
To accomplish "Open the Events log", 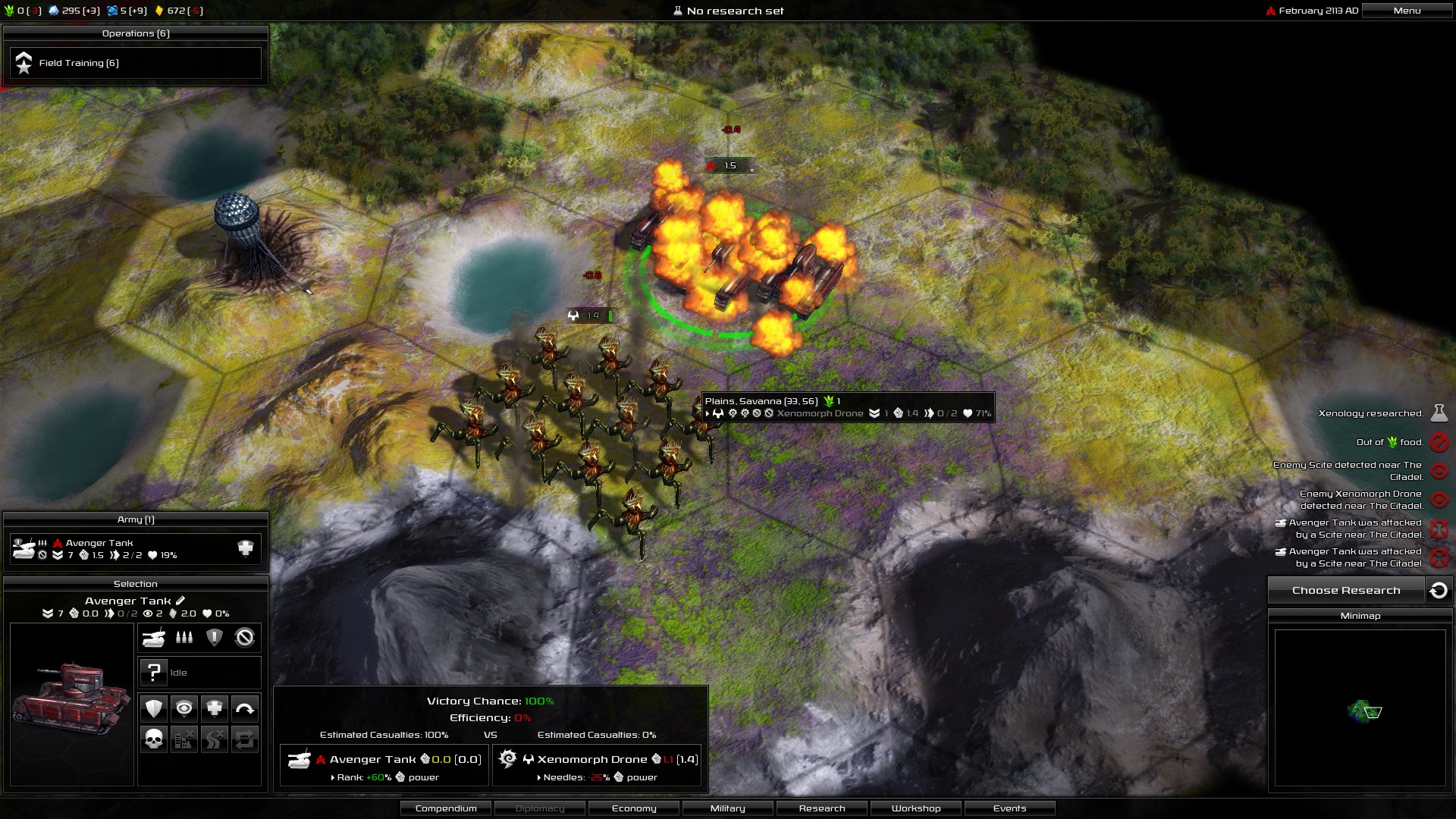I will point(1009,808).
